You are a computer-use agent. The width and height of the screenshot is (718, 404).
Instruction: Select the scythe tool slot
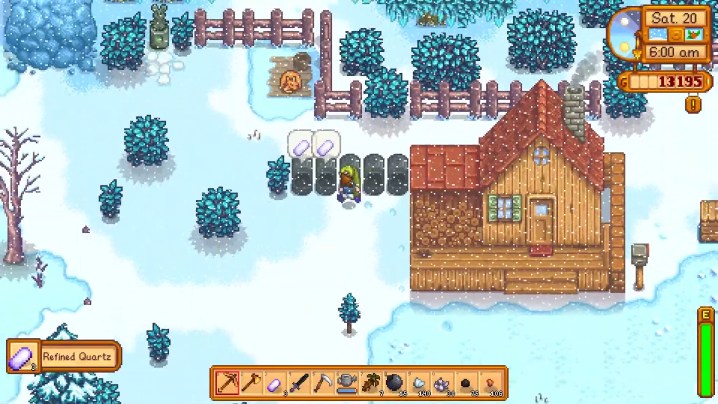323,382
